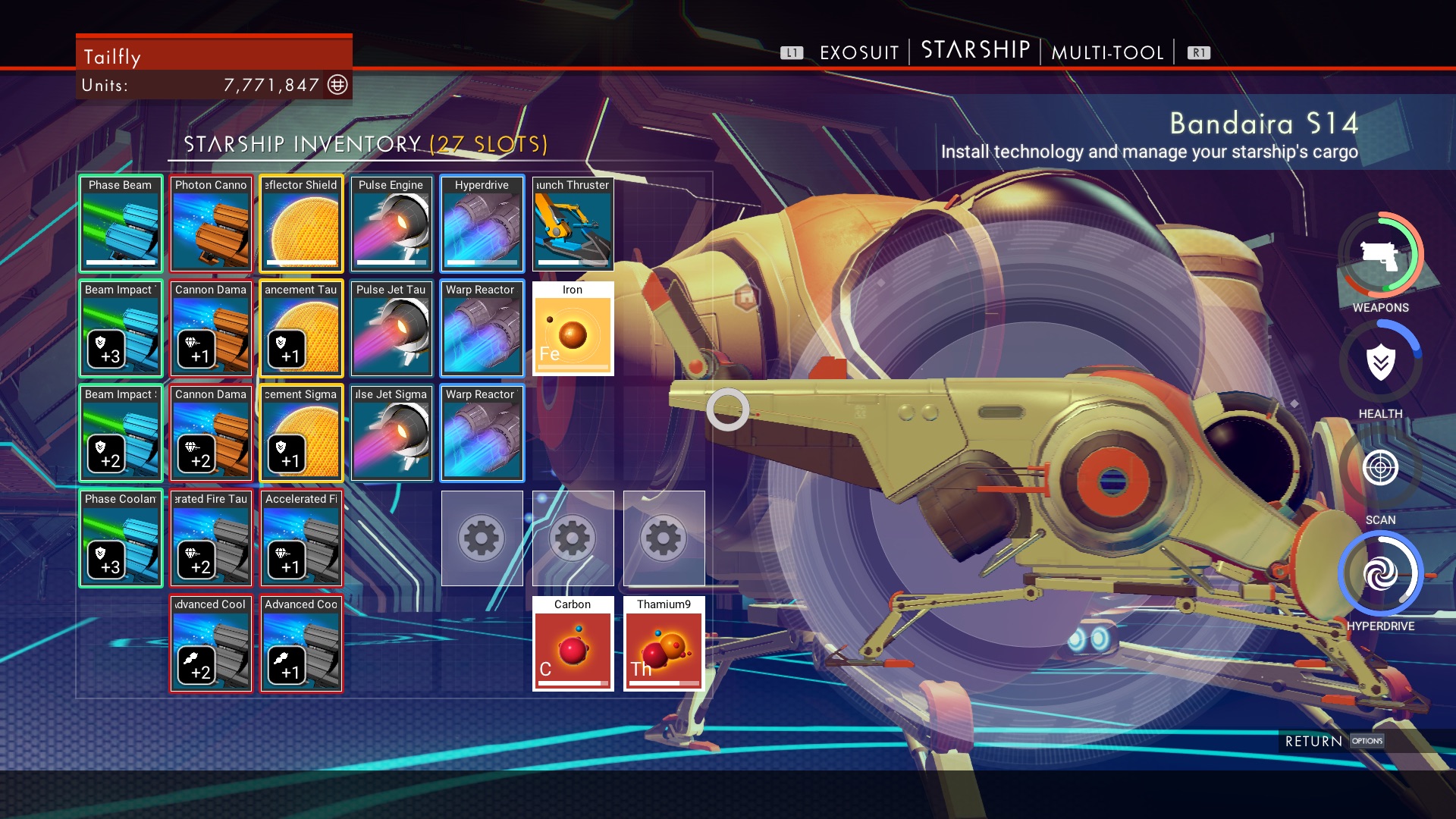Select the Phase Coolant upgrade slot

(x=121, y=538)
